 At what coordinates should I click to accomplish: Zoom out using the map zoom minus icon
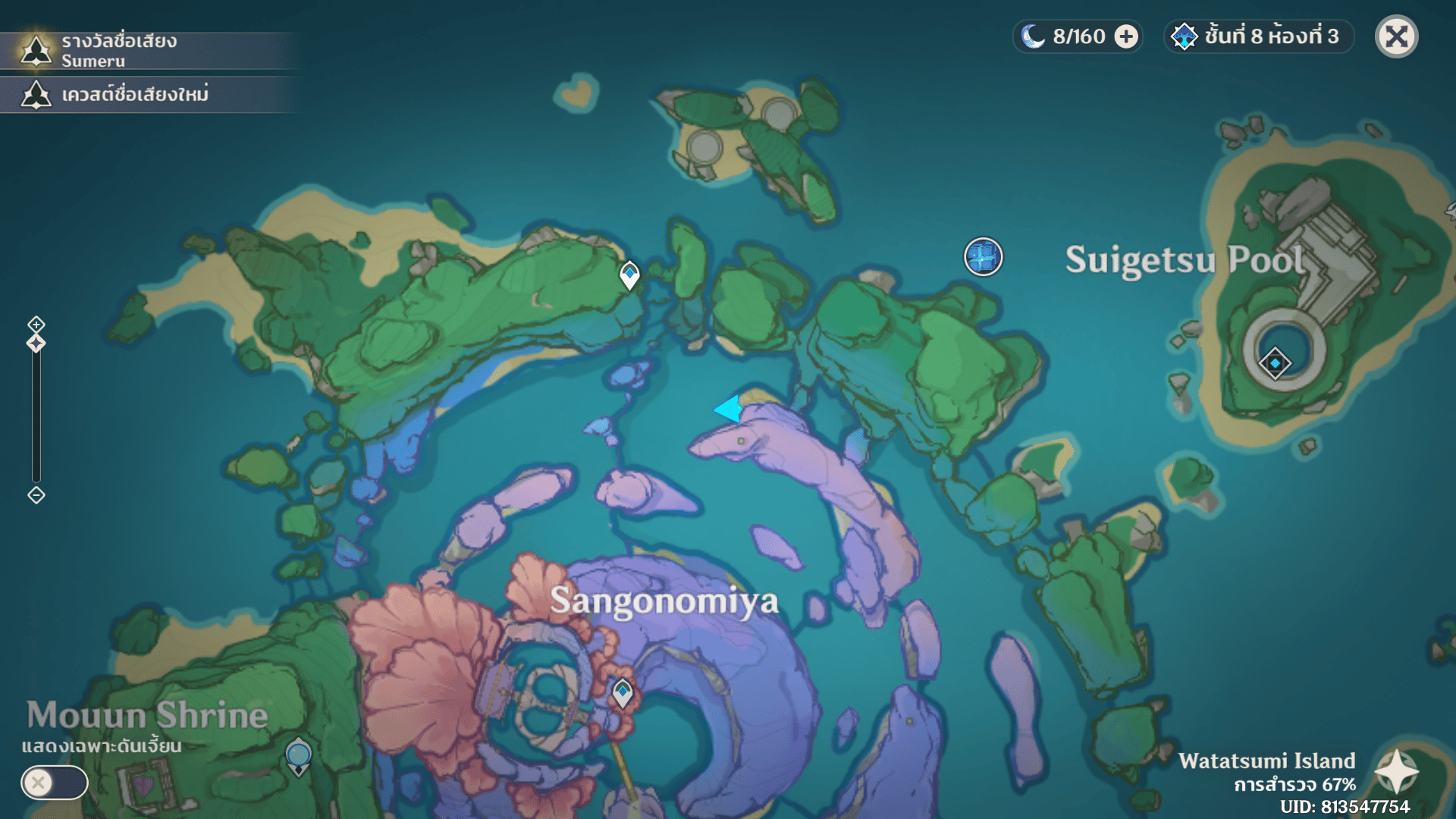(x=36, y=495)
